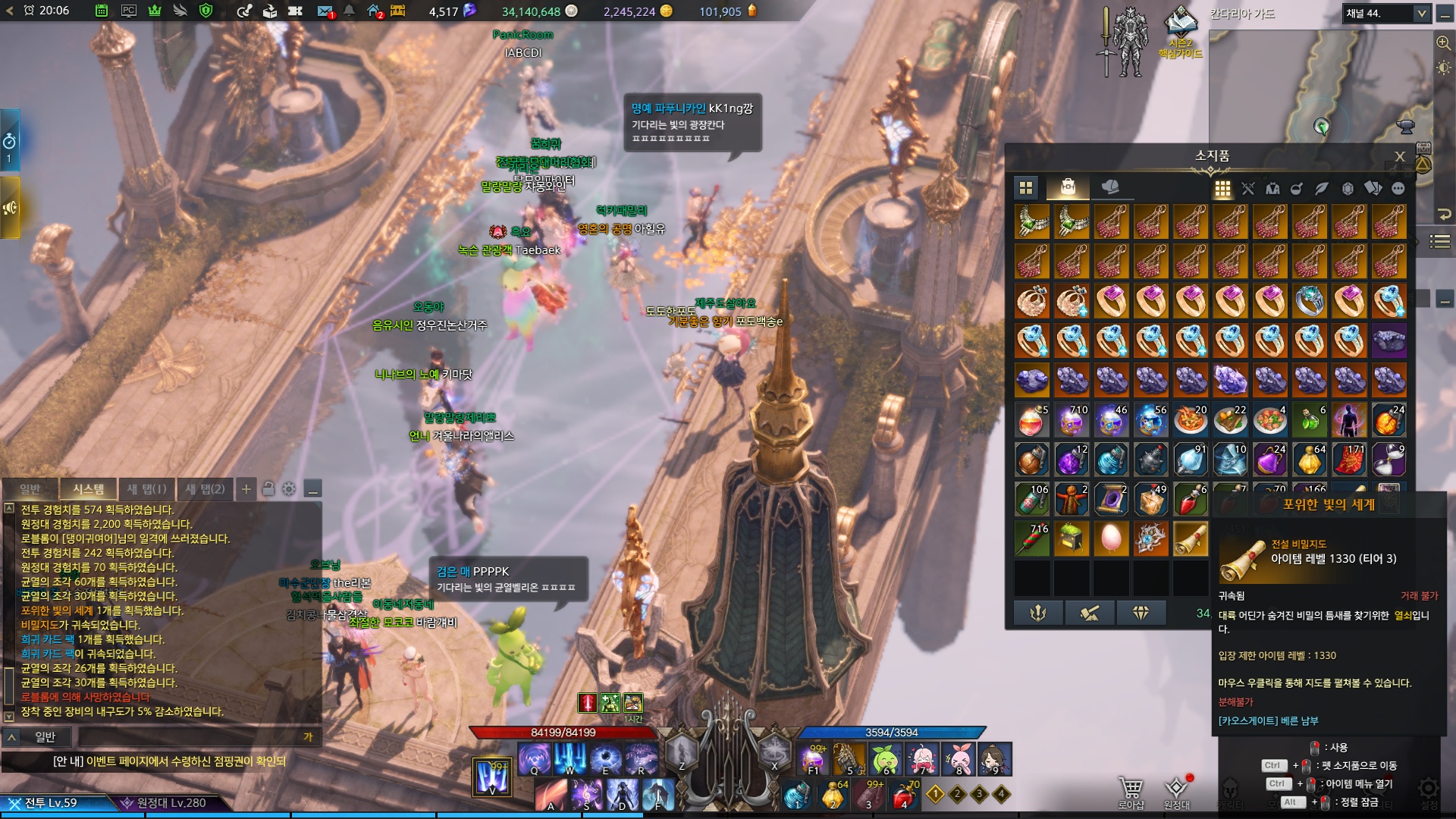Viewport: 1456px width, 819px height.
Task: Filter inventory by cards category
Action: [x=1373, y=189]
